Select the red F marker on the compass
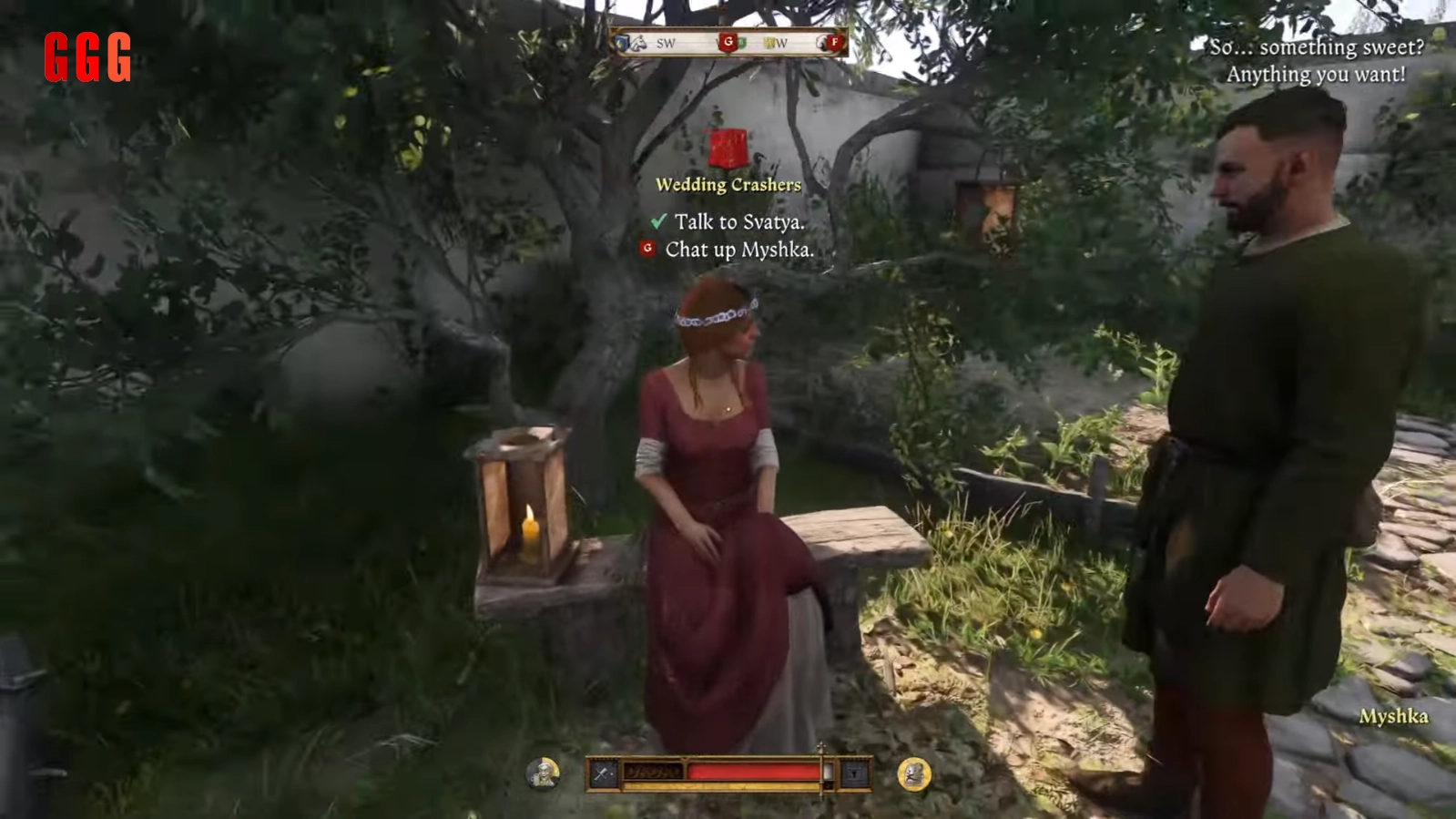 click(833, 42)
